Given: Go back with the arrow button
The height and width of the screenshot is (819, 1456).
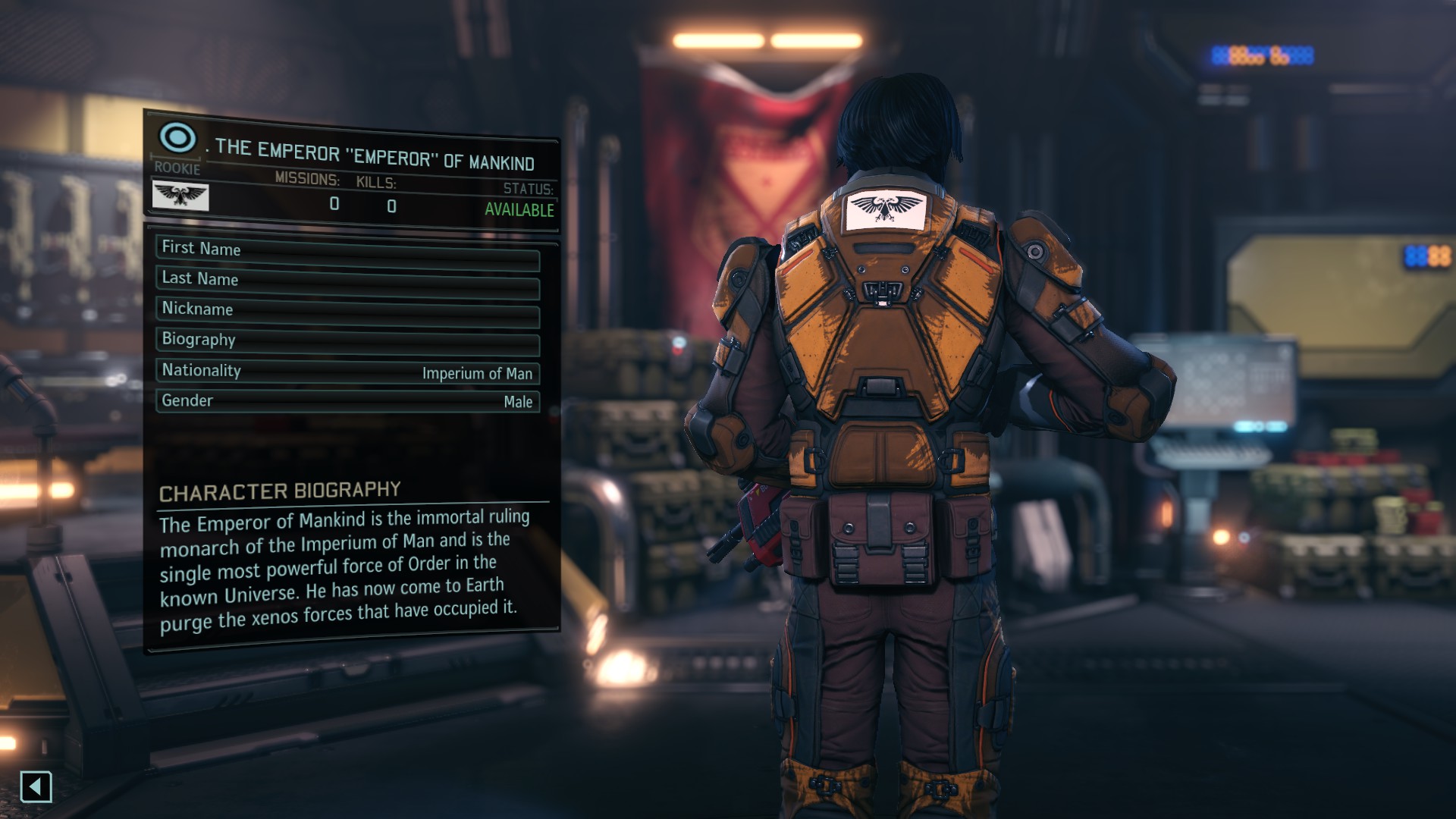Looking at the screenshot, I should click(x=36, y=786).
